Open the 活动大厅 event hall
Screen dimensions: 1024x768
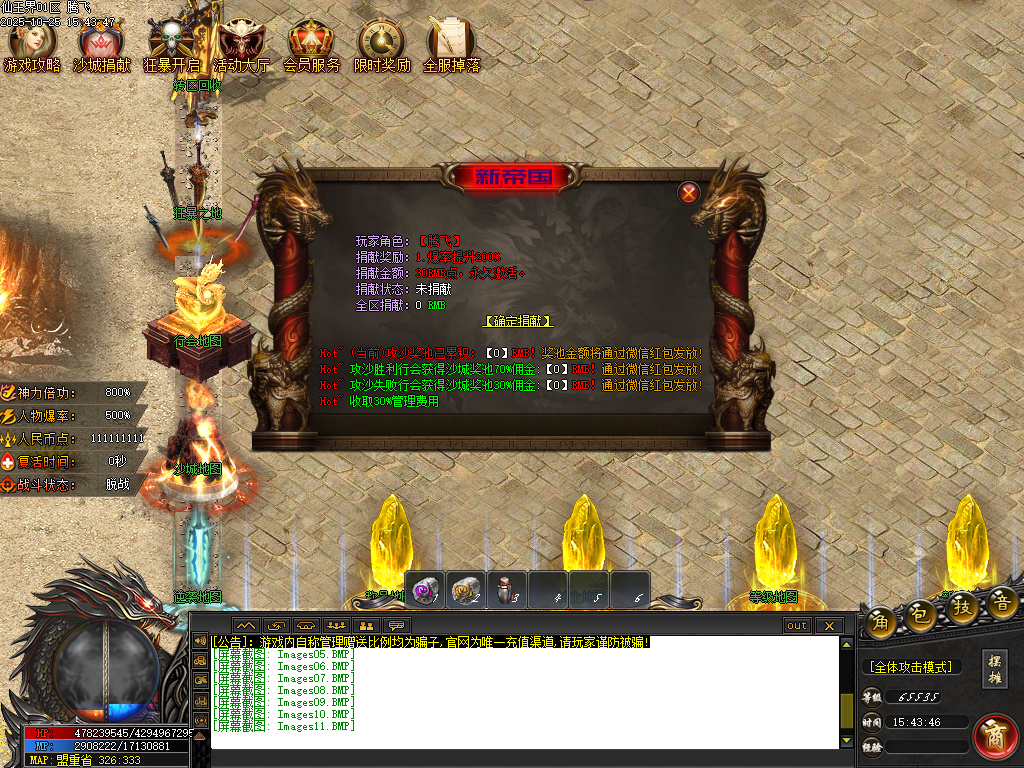[x=241, y=46]
